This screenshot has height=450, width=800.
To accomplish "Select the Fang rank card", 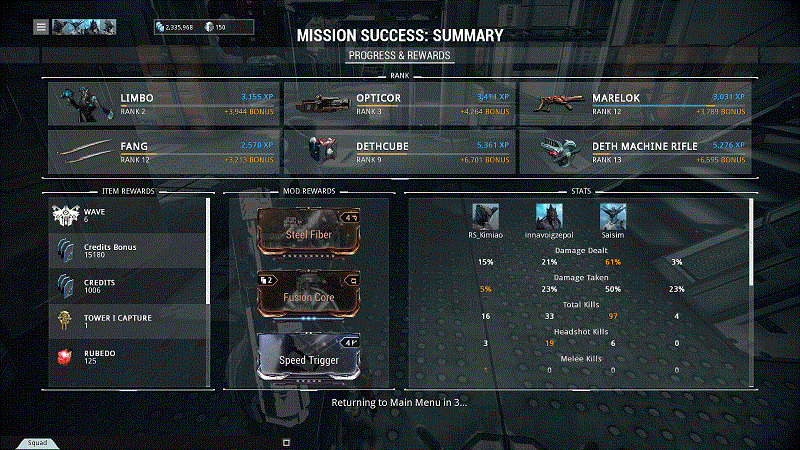I will point(163,151).
